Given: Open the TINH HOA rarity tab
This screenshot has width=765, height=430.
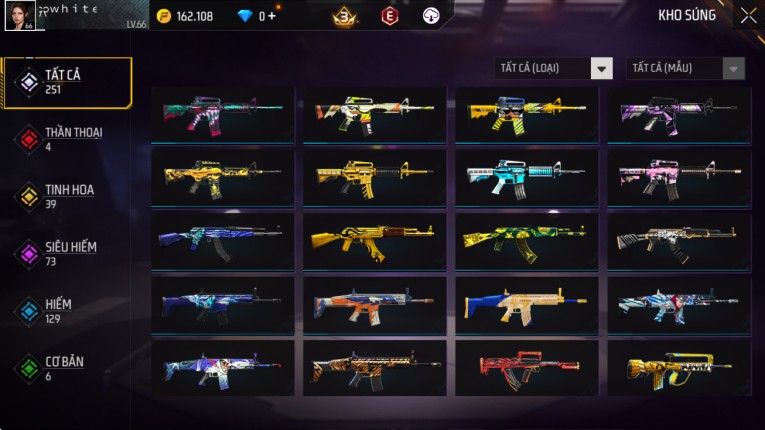Looking at the screenshot, I should pos(66,196).
